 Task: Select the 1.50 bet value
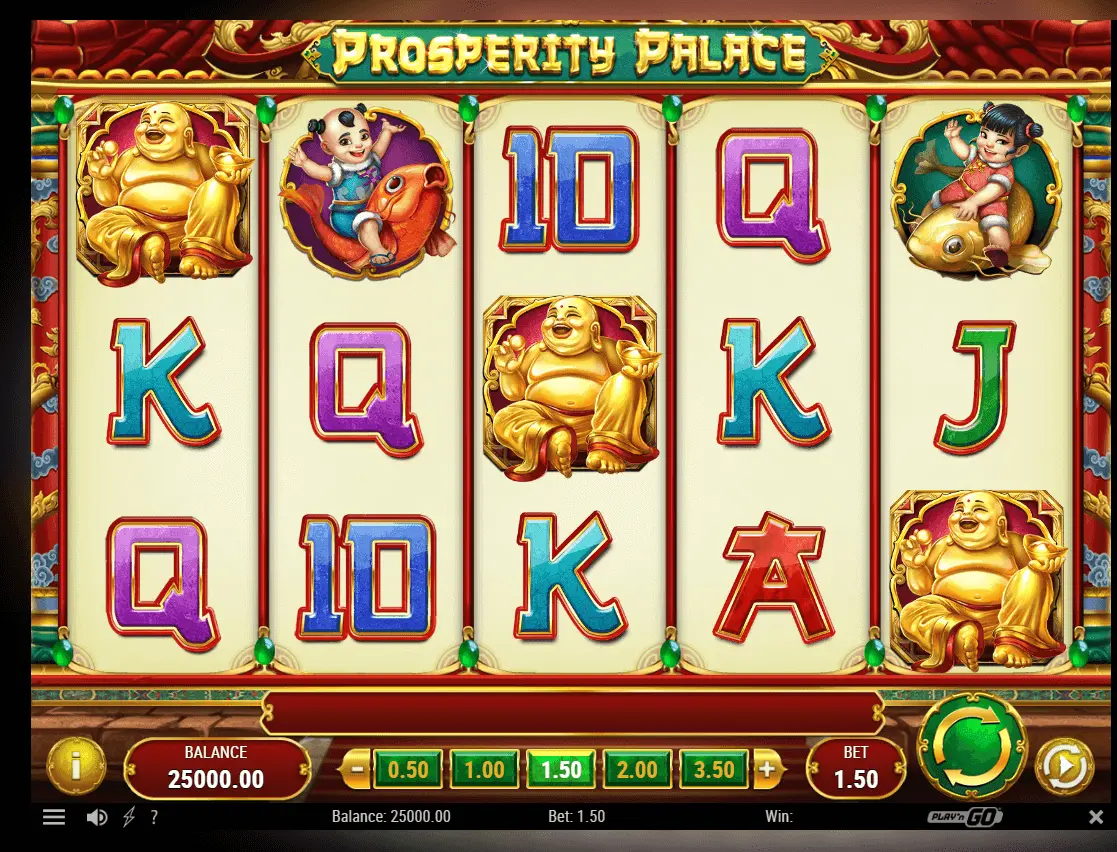[x=561, y=770]
